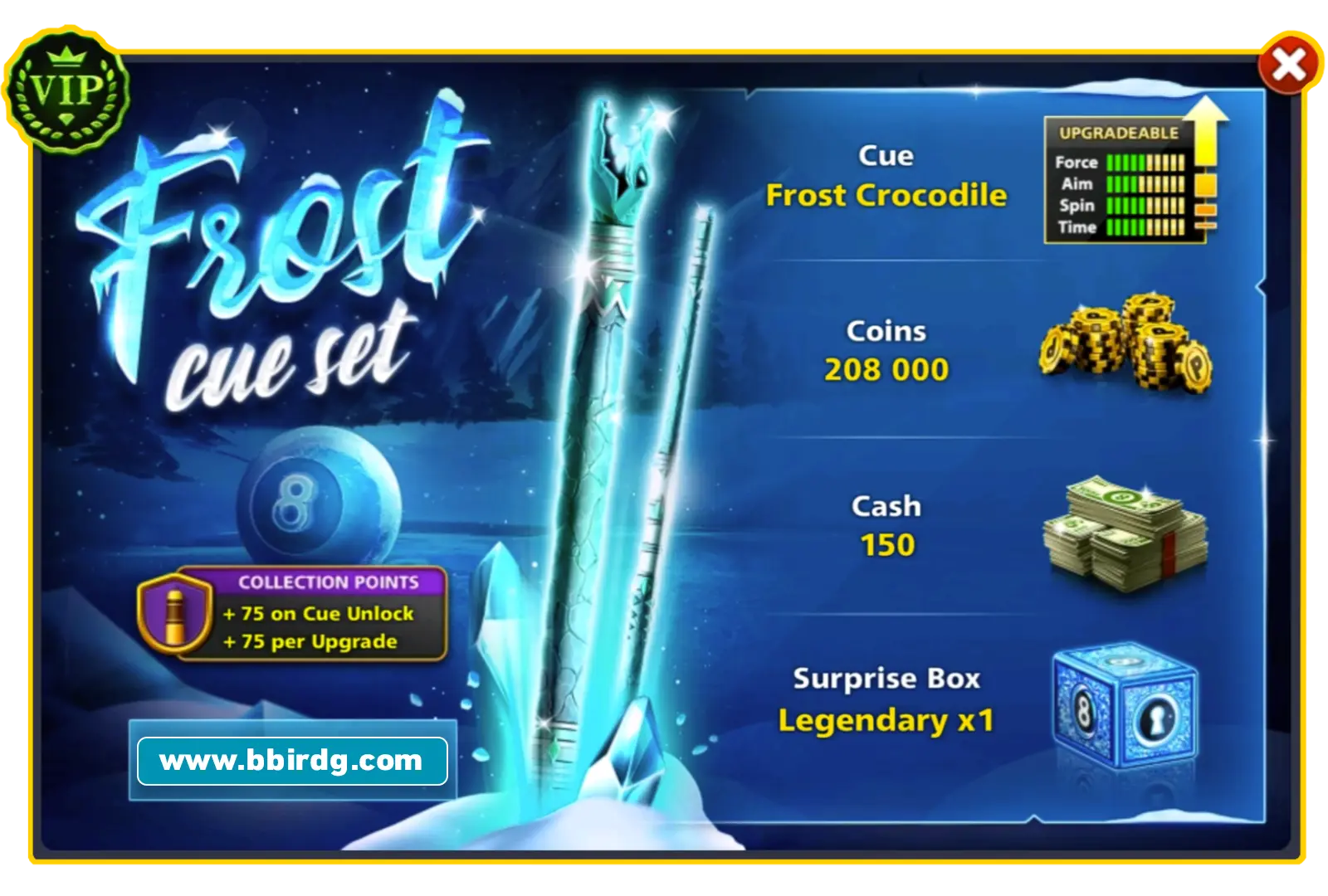1328x896 pixels.
Task: Select the gold coins stack icon
Action: click(1125, 344)
